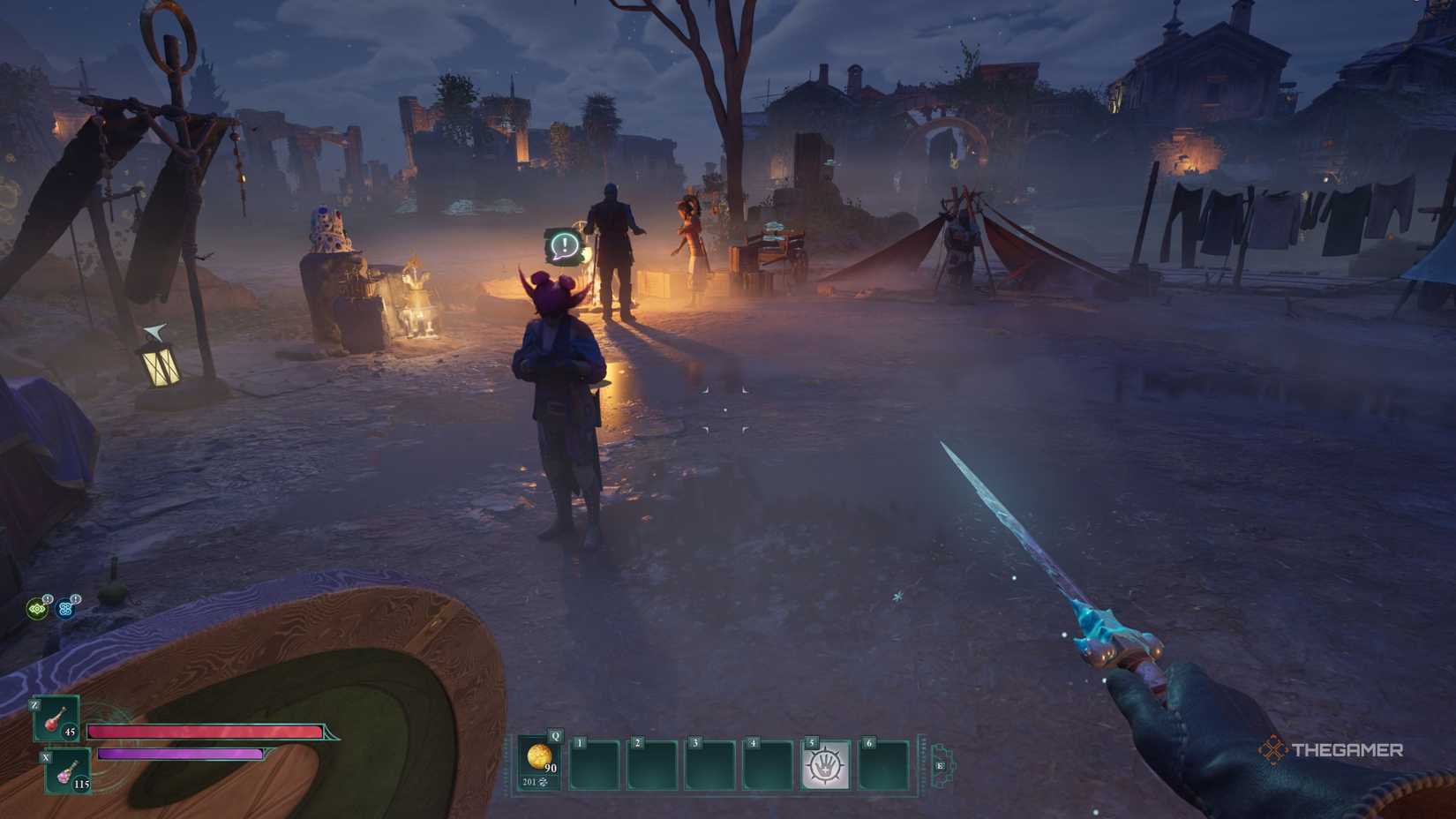Open the E interaction icon beside the hotbar
Screen dimensions: 1456x819
[x=940, y=764]
